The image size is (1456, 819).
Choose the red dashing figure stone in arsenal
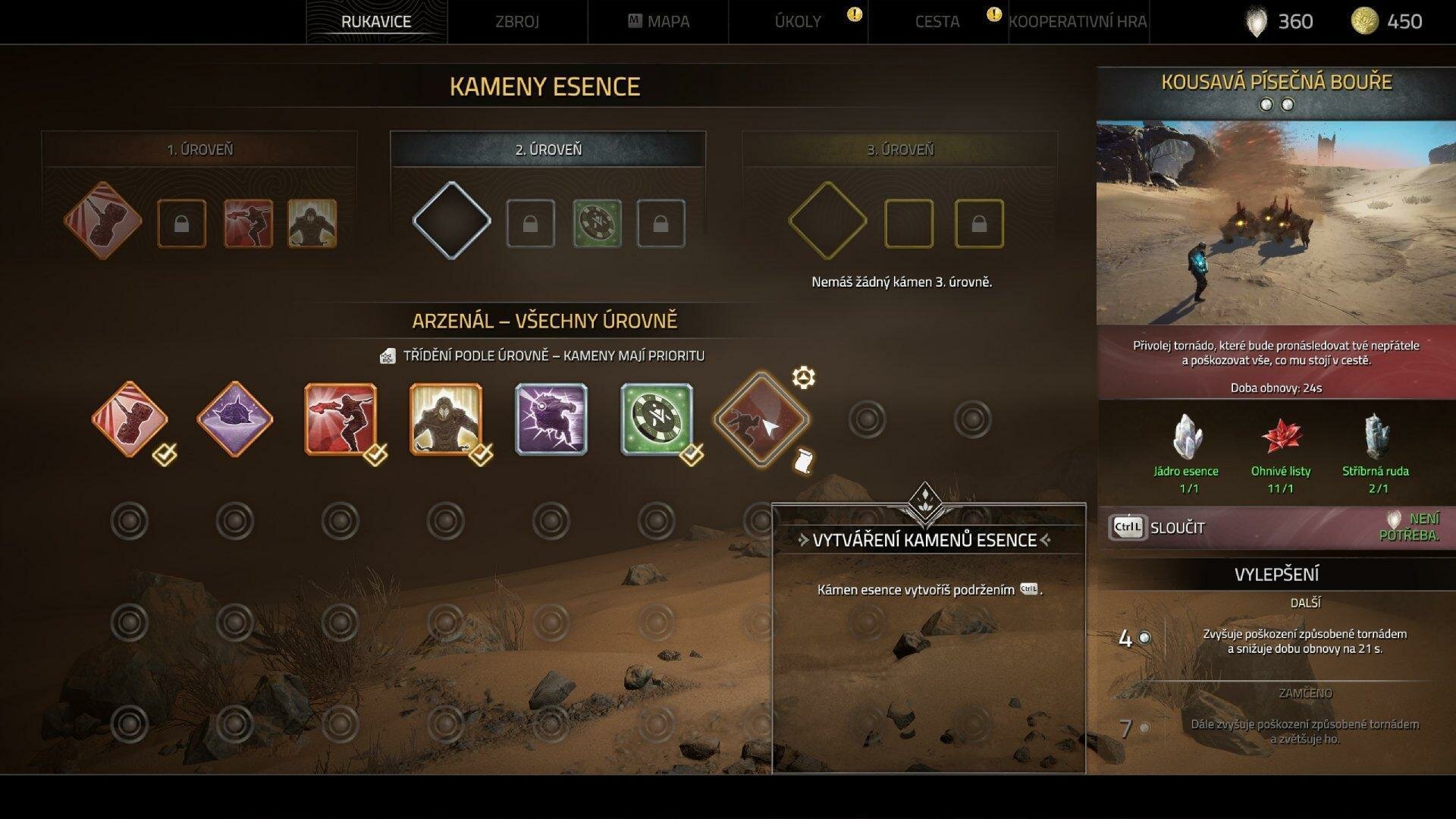340,419
